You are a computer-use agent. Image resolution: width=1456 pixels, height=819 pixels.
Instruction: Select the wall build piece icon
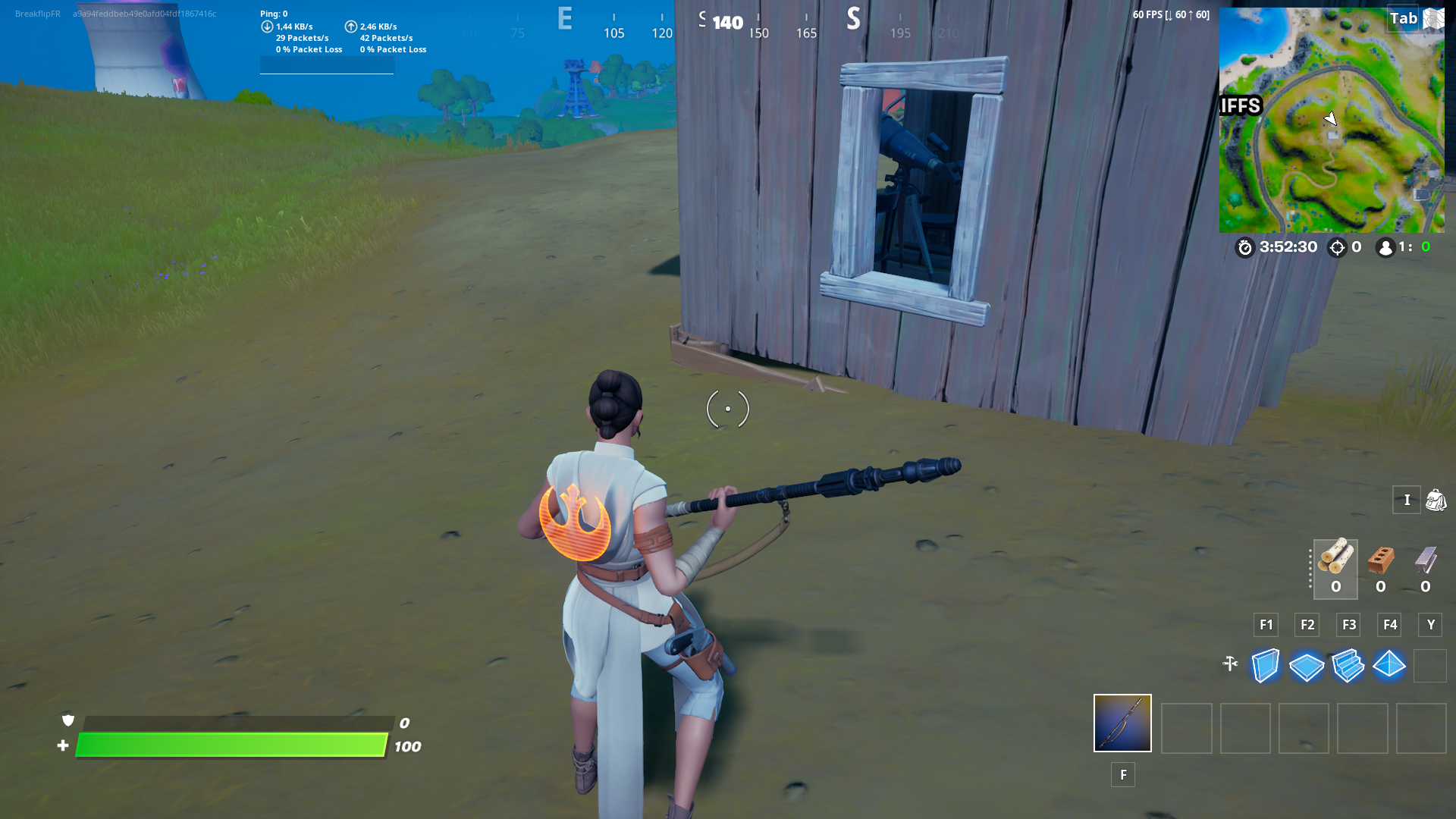pos(1265,665)
